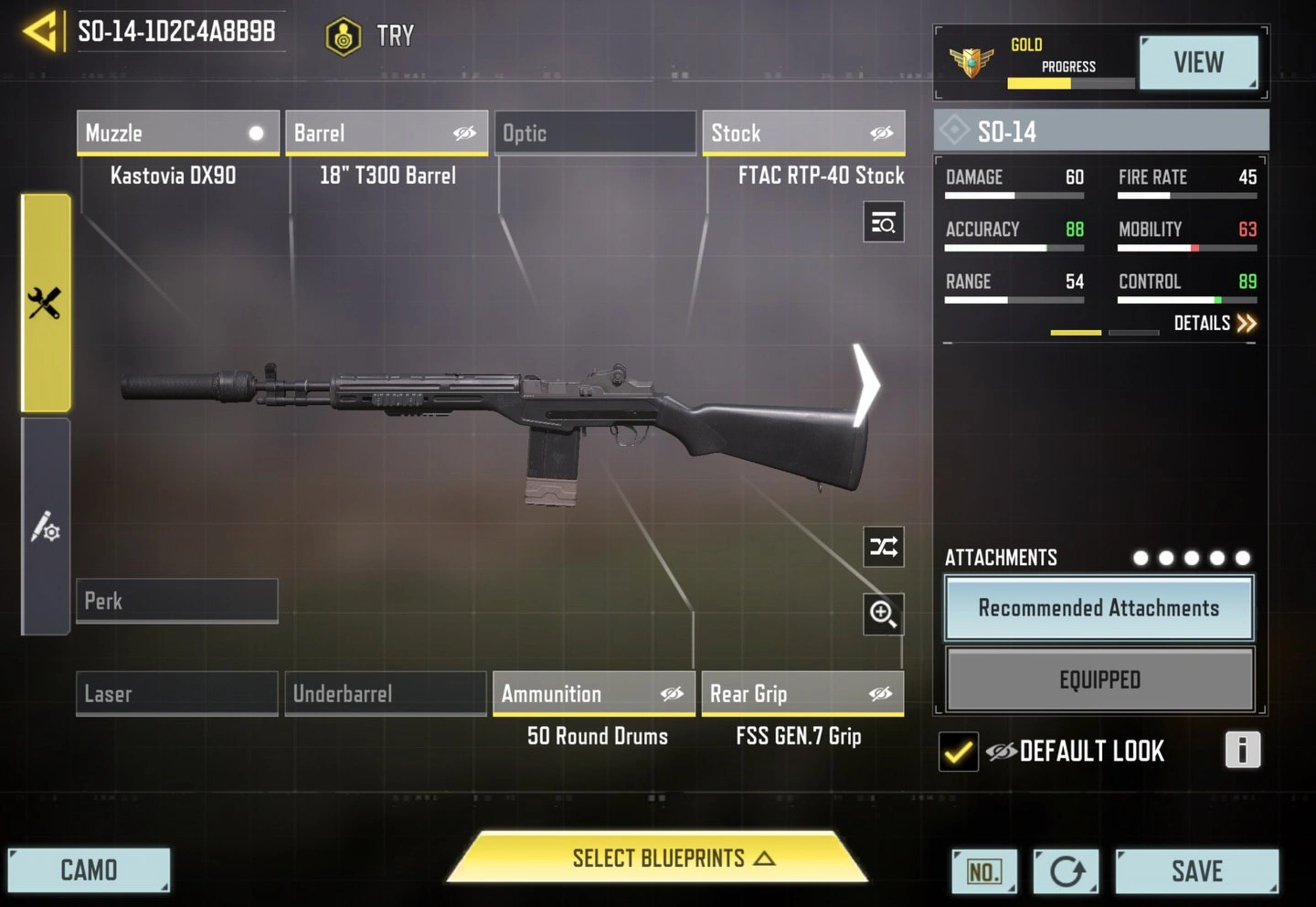Open the TRY firing range option
This screenshot has width=1316, height=907.
[x=371, y=37]
